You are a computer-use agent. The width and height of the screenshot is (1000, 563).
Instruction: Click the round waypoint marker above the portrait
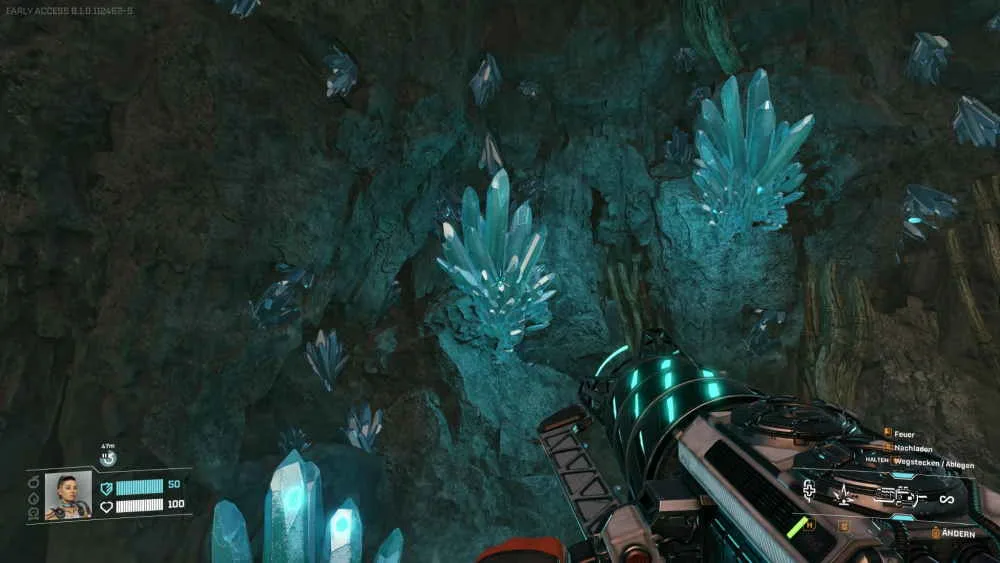(108, 459)
